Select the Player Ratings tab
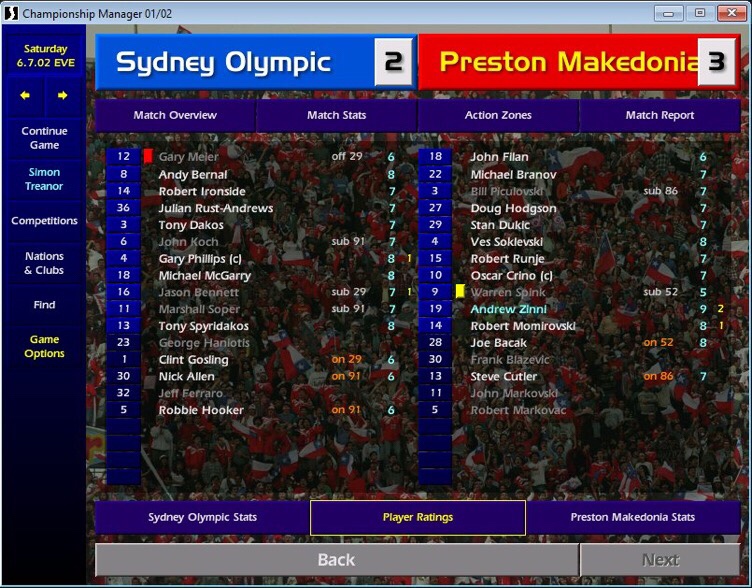This screenshot has height=588, width=752. pos(418,517)
